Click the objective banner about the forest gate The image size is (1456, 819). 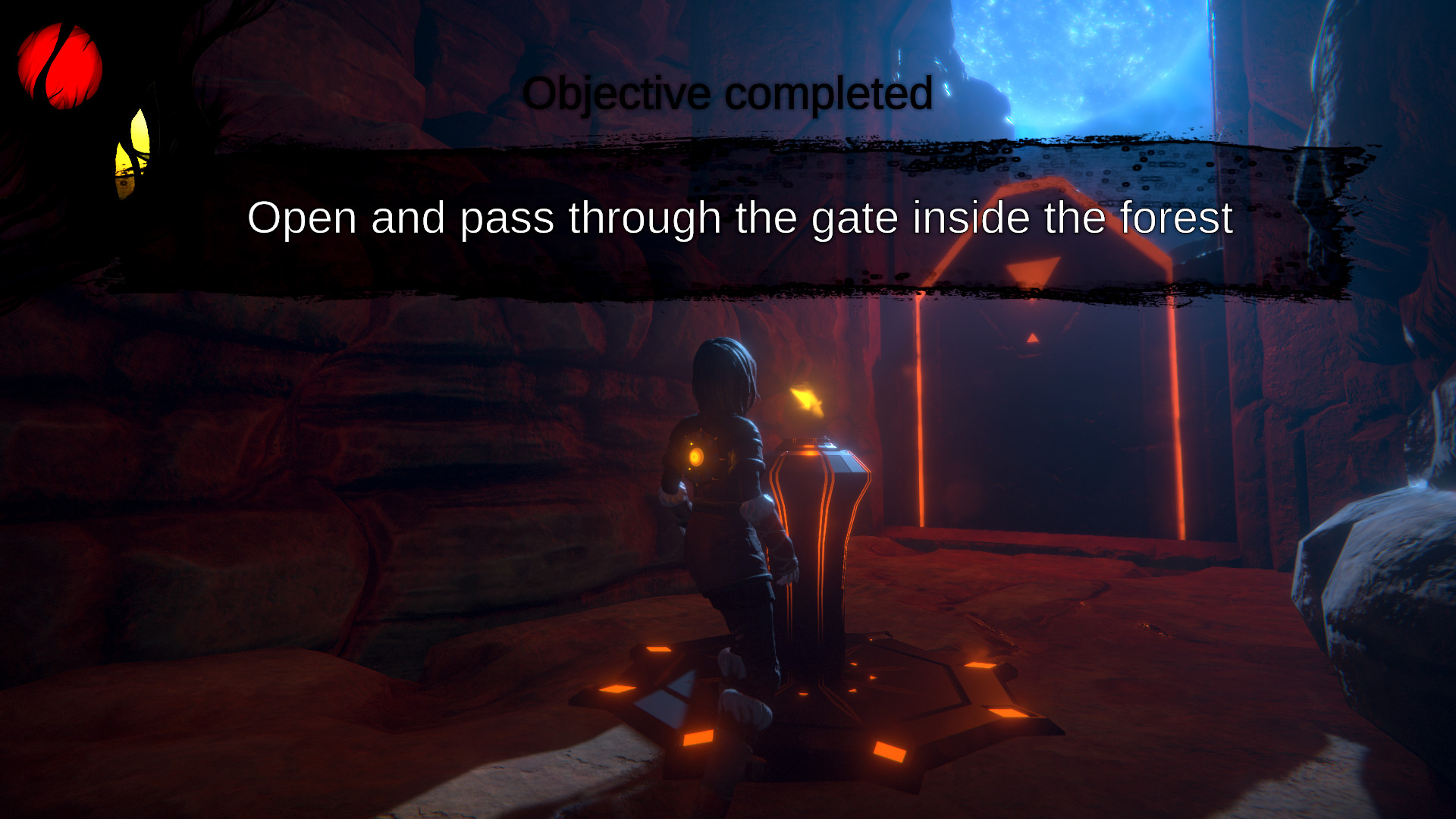pos(739,218)
